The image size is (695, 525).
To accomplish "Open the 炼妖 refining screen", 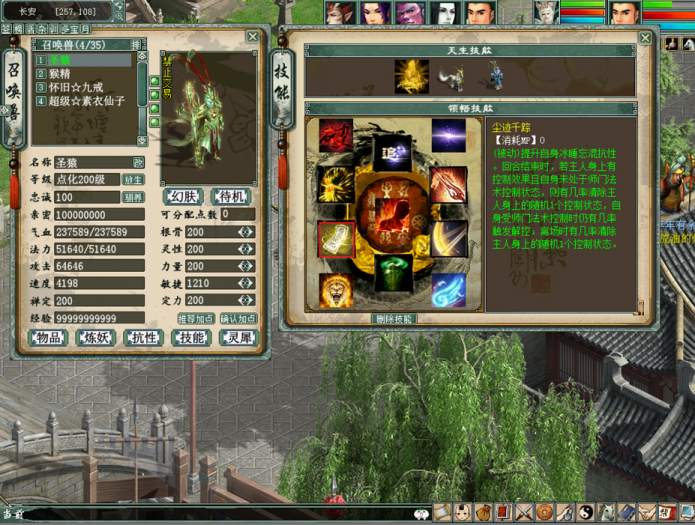I will 95,338.
